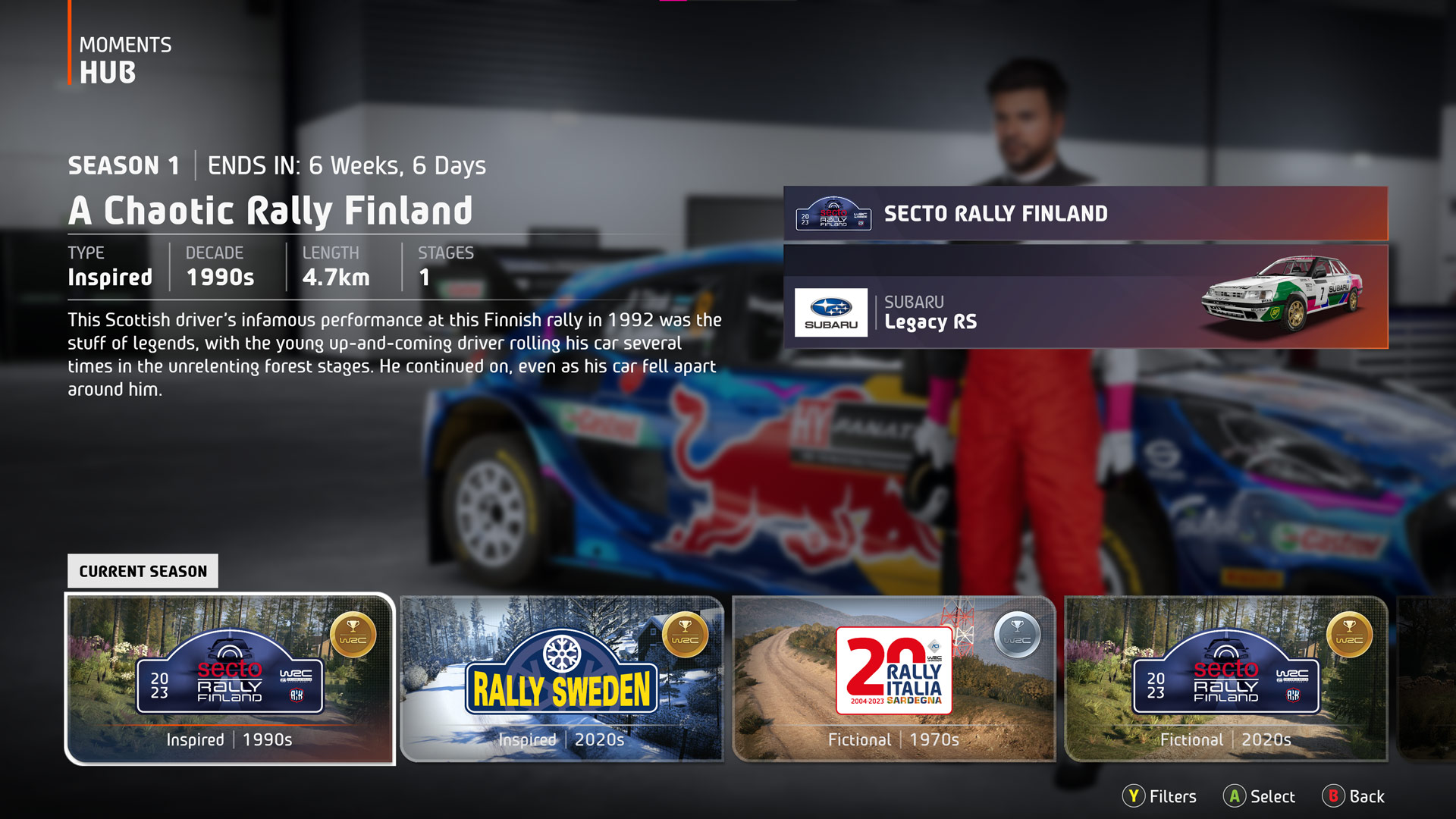The image size is (1456, 819).
Task: Click the Current Season label tab
Action: coord(143,571)
